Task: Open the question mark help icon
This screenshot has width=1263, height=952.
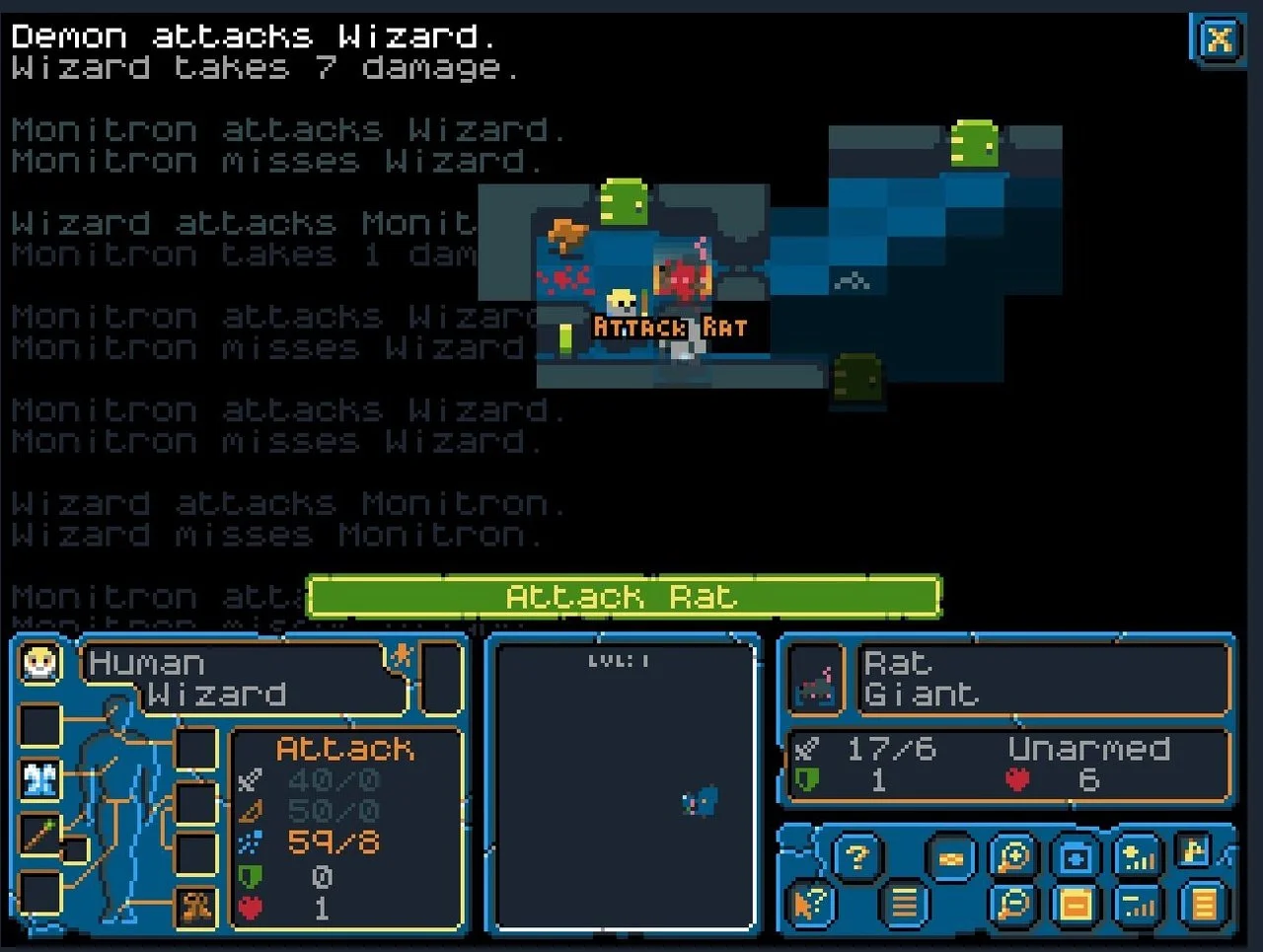Action: pos(857,855)
